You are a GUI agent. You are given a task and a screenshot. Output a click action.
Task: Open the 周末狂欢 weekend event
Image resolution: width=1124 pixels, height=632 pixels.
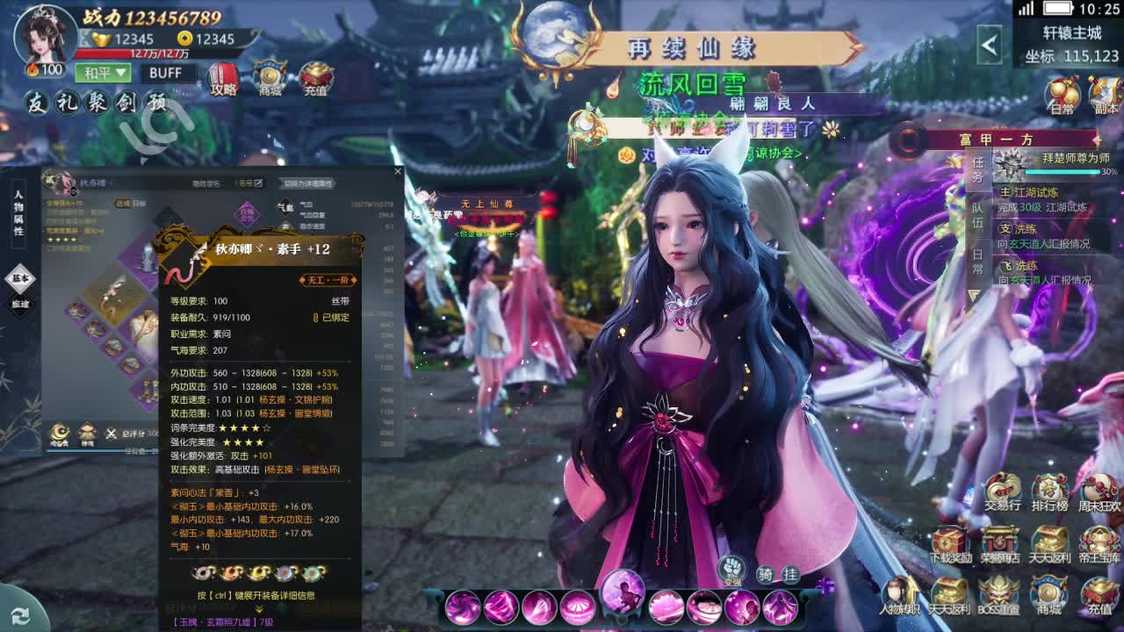(1100, 493)
